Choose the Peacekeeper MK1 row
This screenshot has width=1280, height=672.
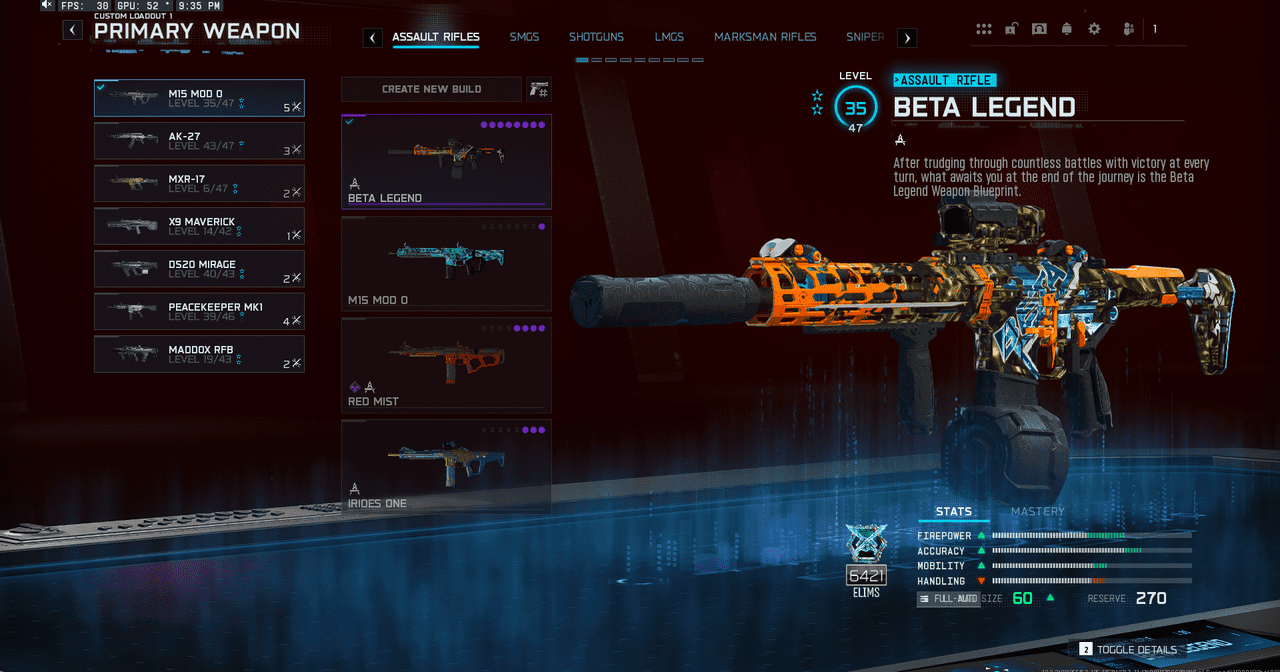[x=199, y=311]
